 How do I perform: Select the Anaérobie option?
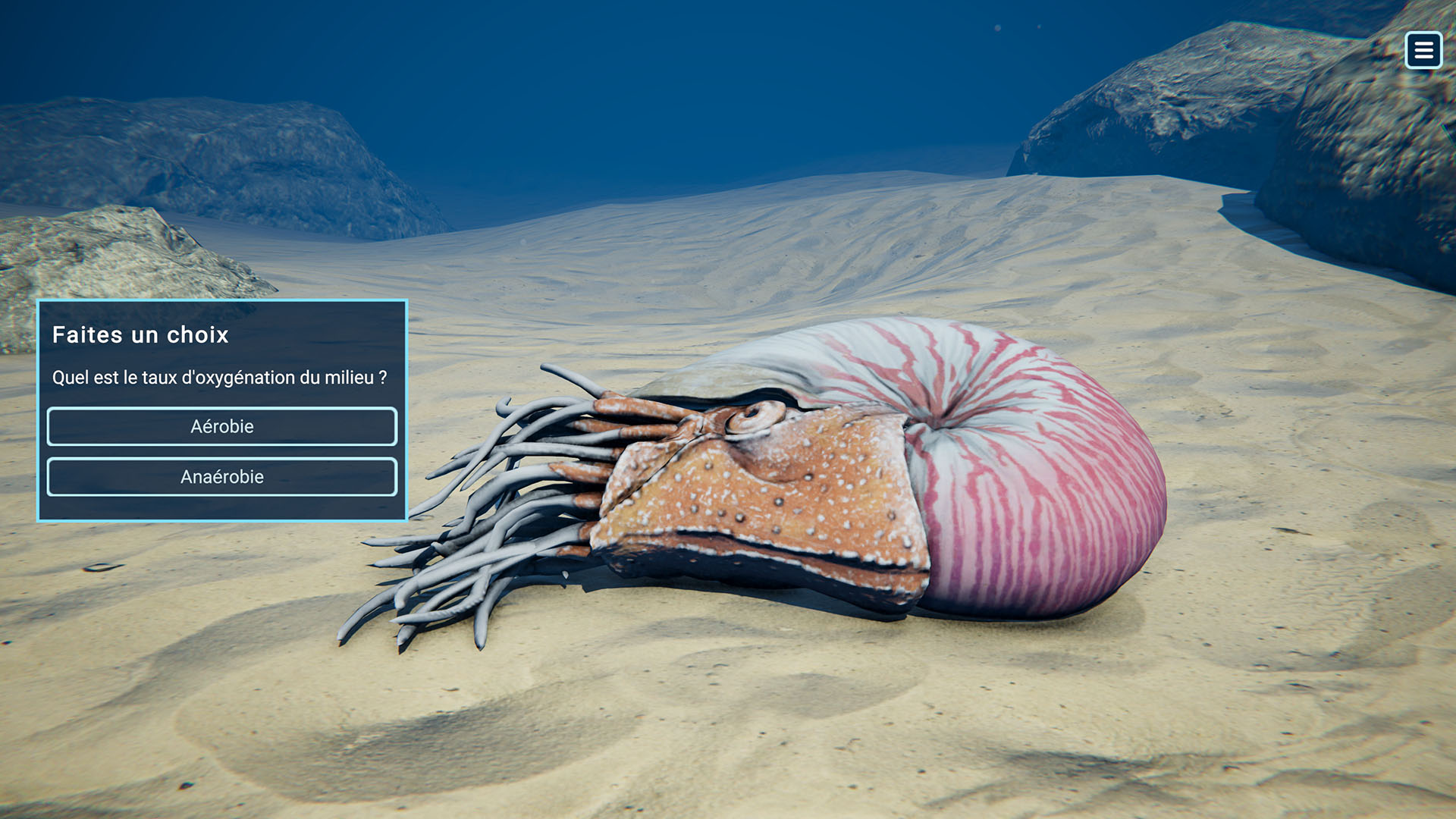coord(221,477)
